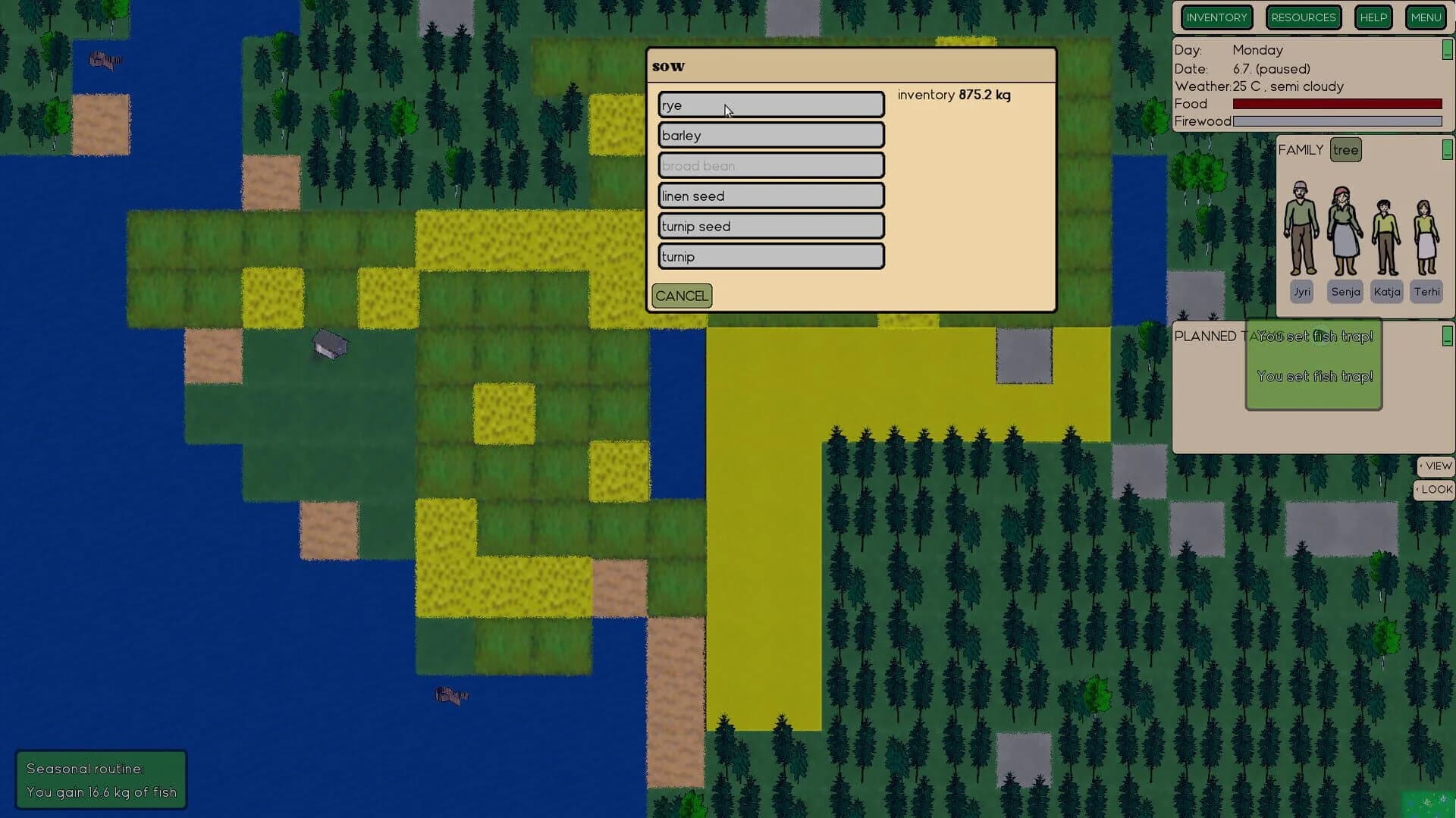Open the family tree view
The image size is (1456, 818).
[1346, 149]
